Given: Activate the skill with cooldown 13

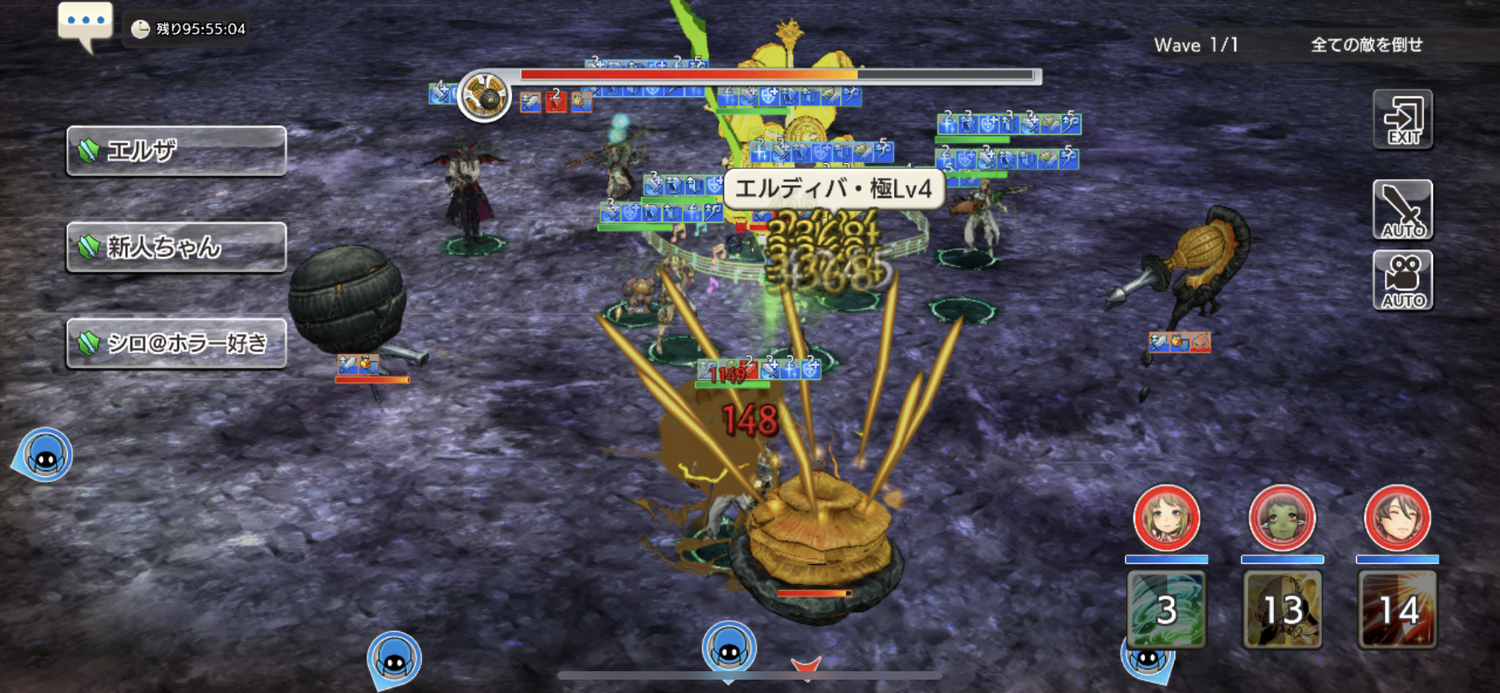Looking at the screenshot, I should click(x=1282, y=609).
